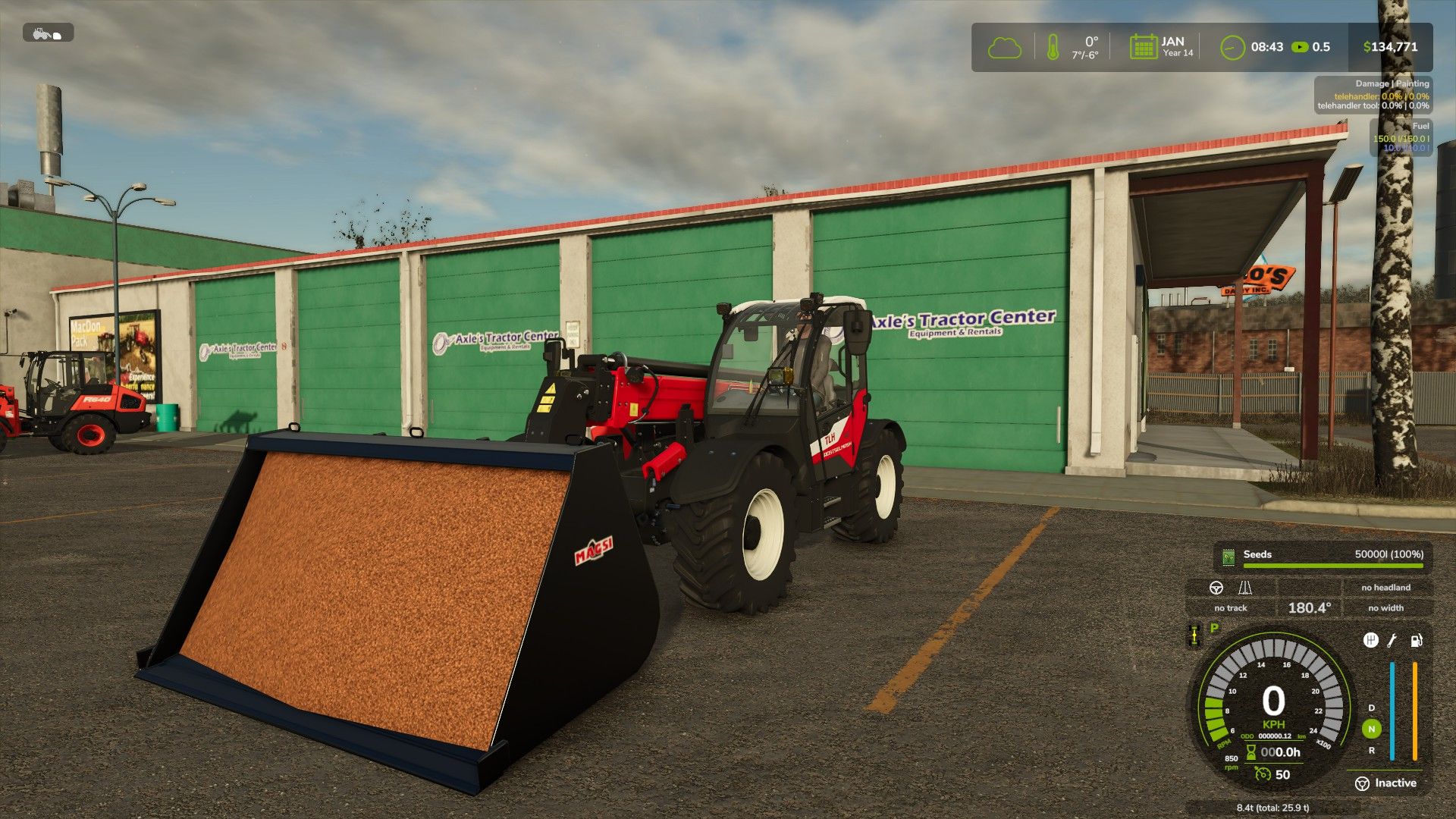The image size is (1456, 819).
Task: Click the time-scale play icon
Action: (1300, 47)
